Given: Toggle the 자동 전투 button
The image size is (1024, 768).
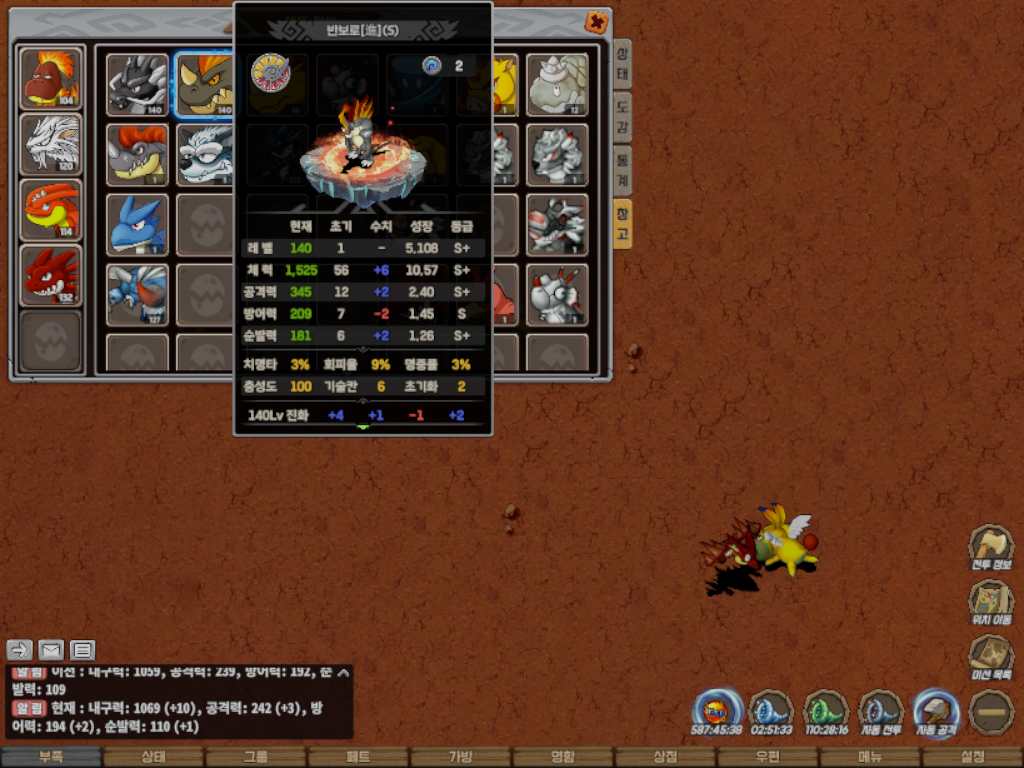Looking at the screenshot, I should point(881,712).
